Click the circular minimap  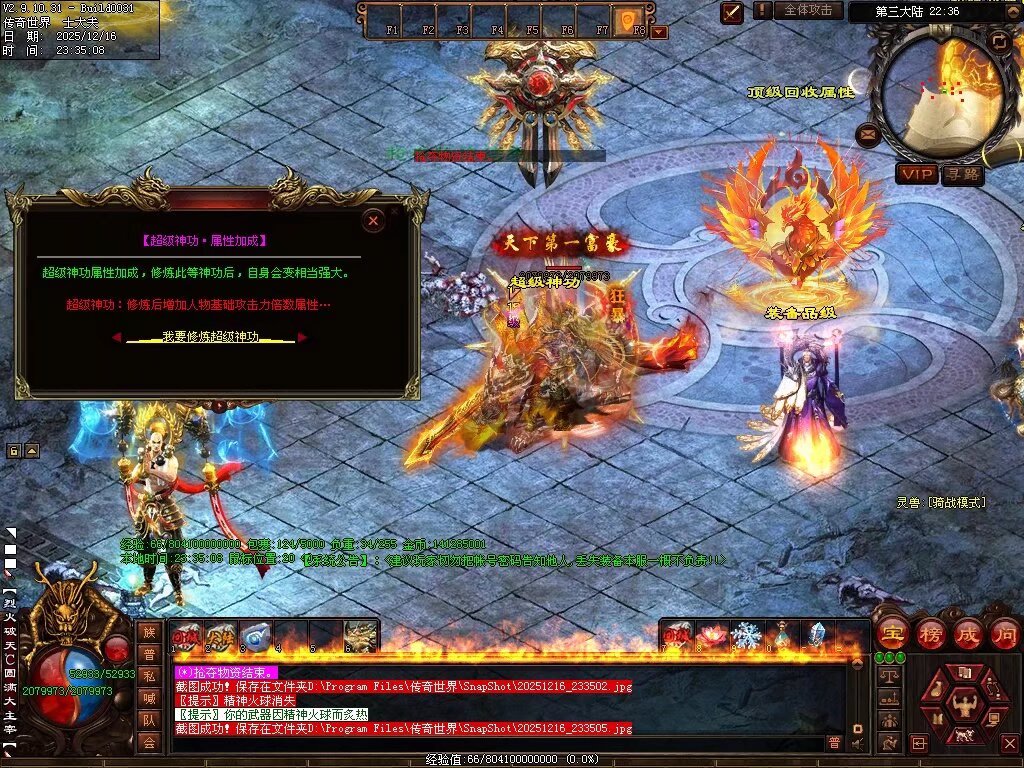tap(938, 96)
